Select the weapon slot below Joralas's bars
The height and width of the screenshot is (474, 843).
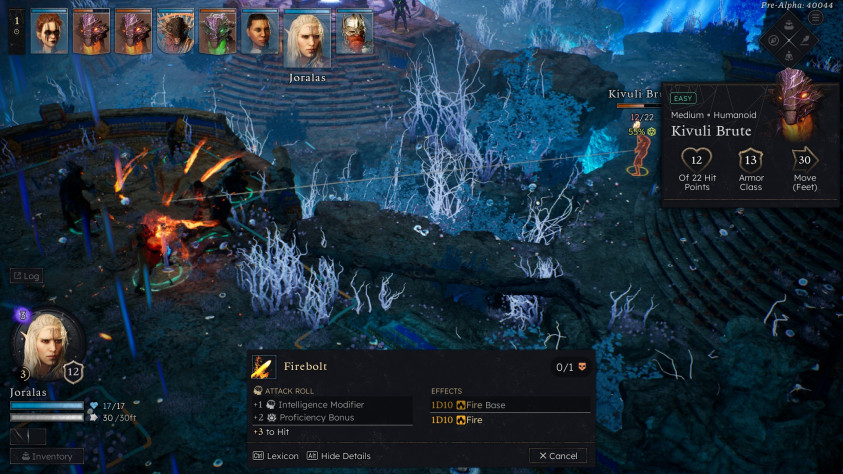28,436
